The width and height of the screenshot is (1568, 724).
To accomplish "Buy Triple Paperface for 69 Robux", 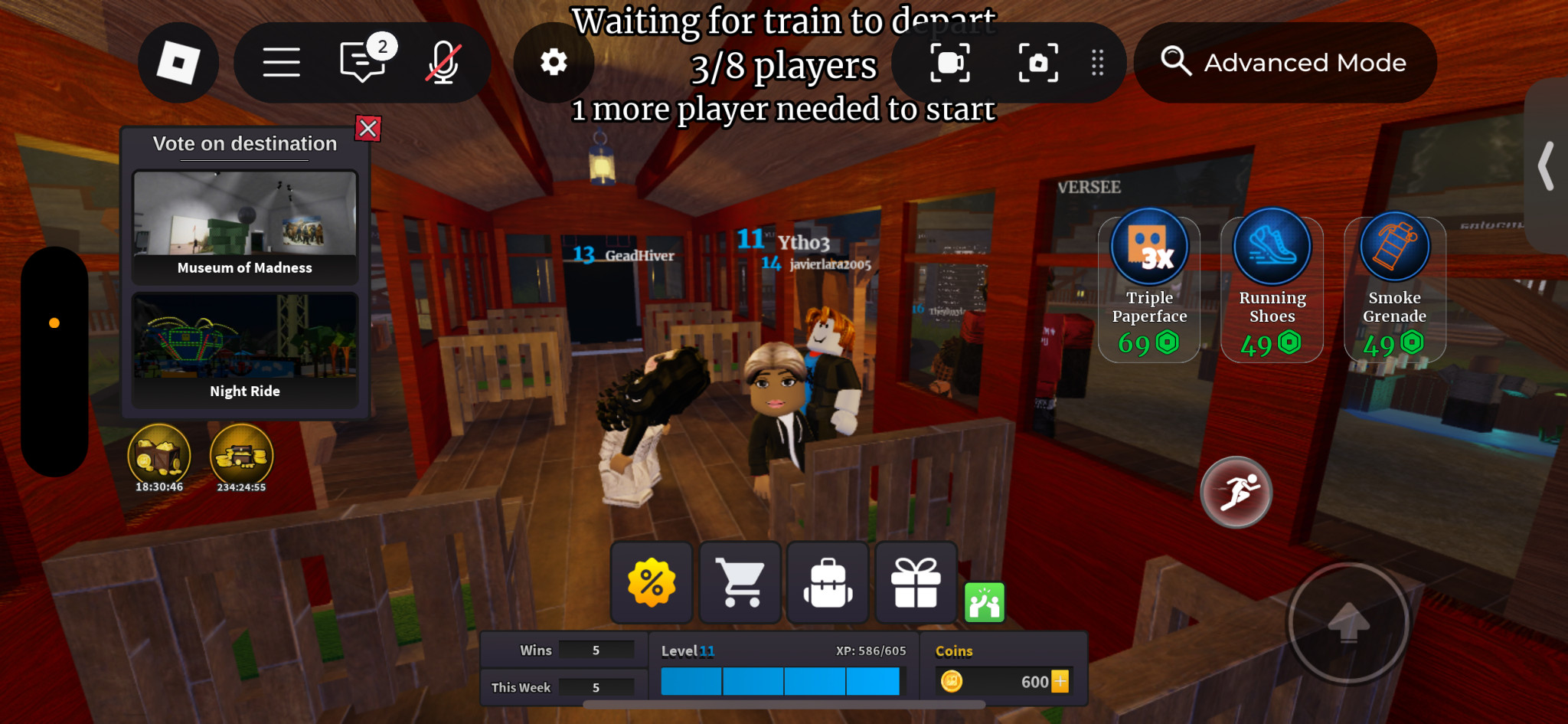I will click(x=1149, y=288).
